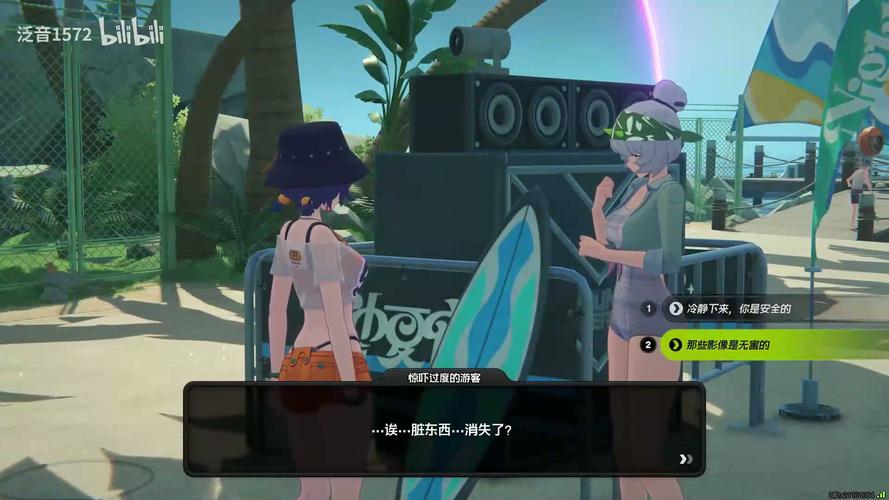The image size is (889, 500).
Task: Advance dialogue with the double-arrow button
Action: 685,459
